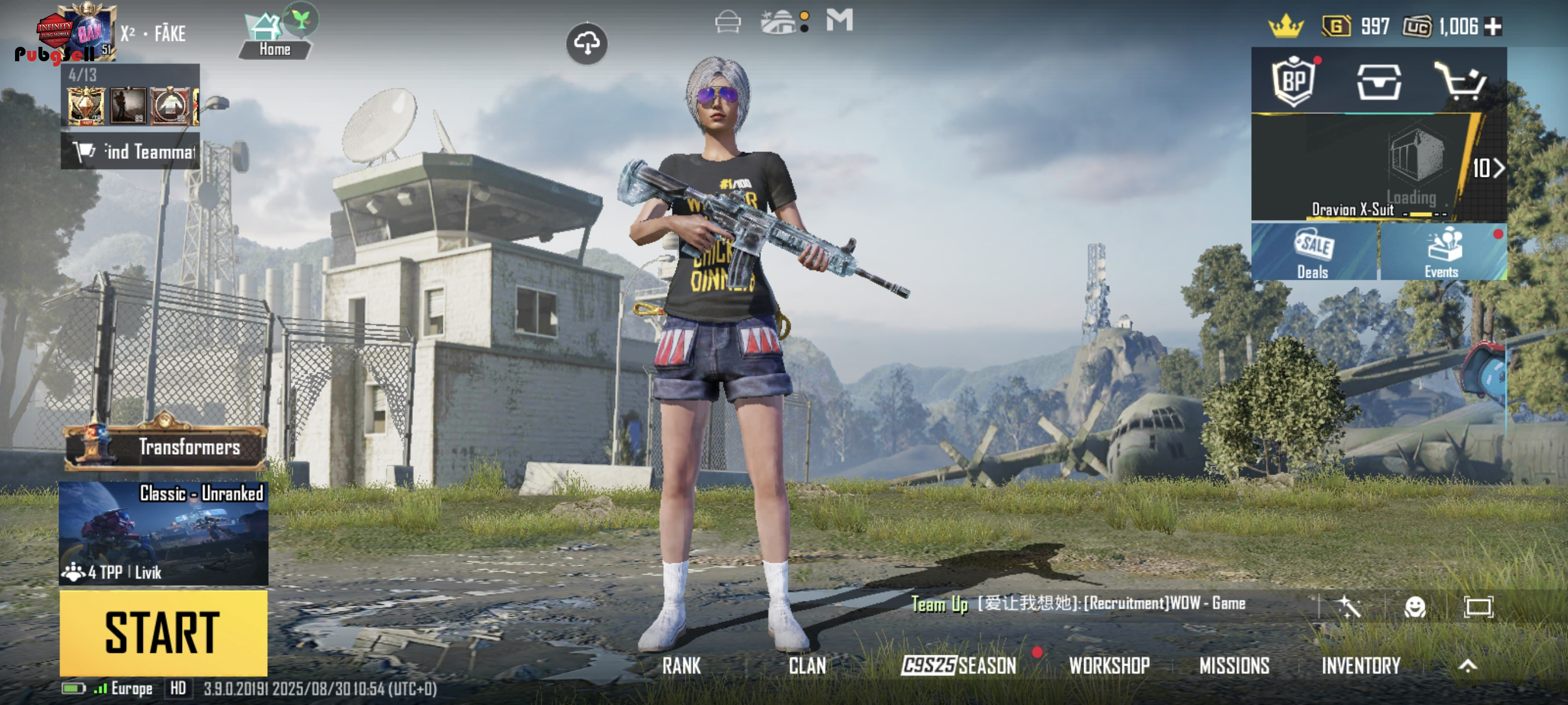Open the player profile avatar
Screen dimensions: 1568x705
85,32
